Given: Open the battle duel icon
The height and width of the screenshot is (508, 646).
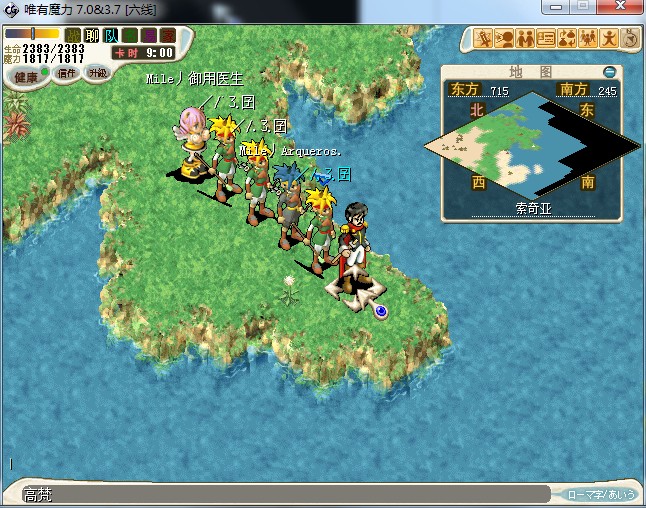Looking at the screenshot, I should (484, 39).
